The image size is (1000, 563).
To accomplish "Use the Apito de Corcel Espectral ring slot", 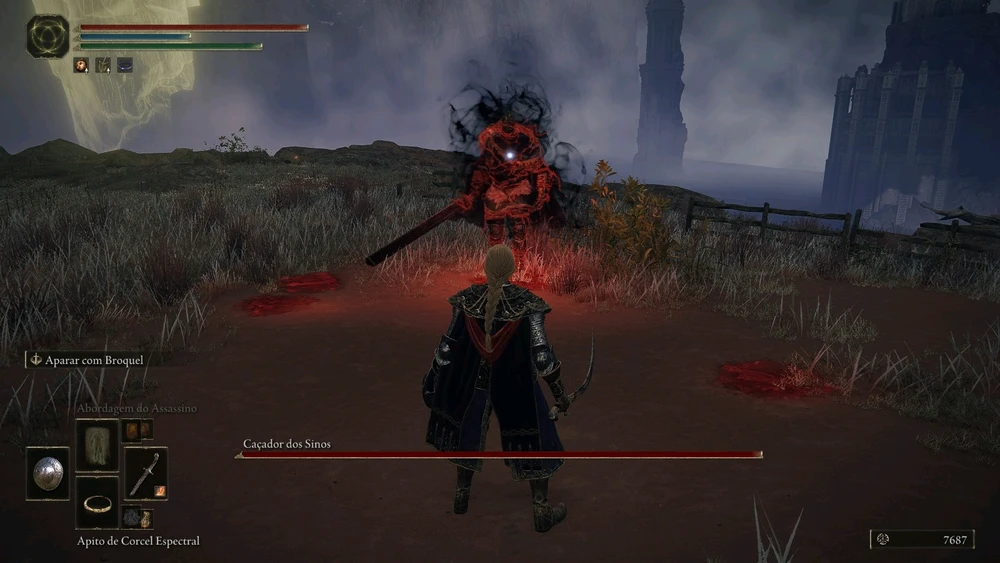I will [97, 502].
